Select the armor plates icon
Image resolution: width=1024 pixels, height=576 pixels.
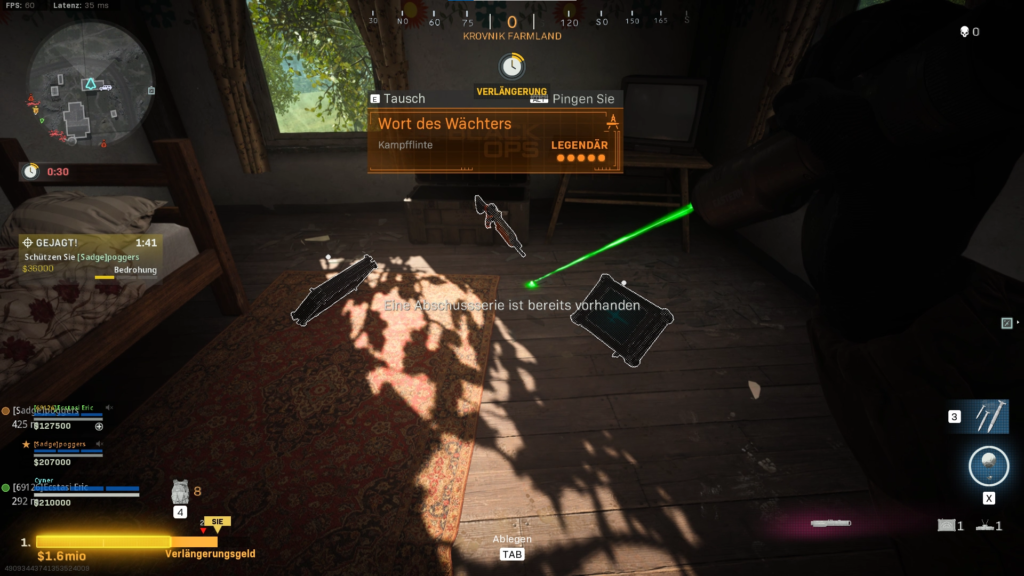(x=181, y=491)
